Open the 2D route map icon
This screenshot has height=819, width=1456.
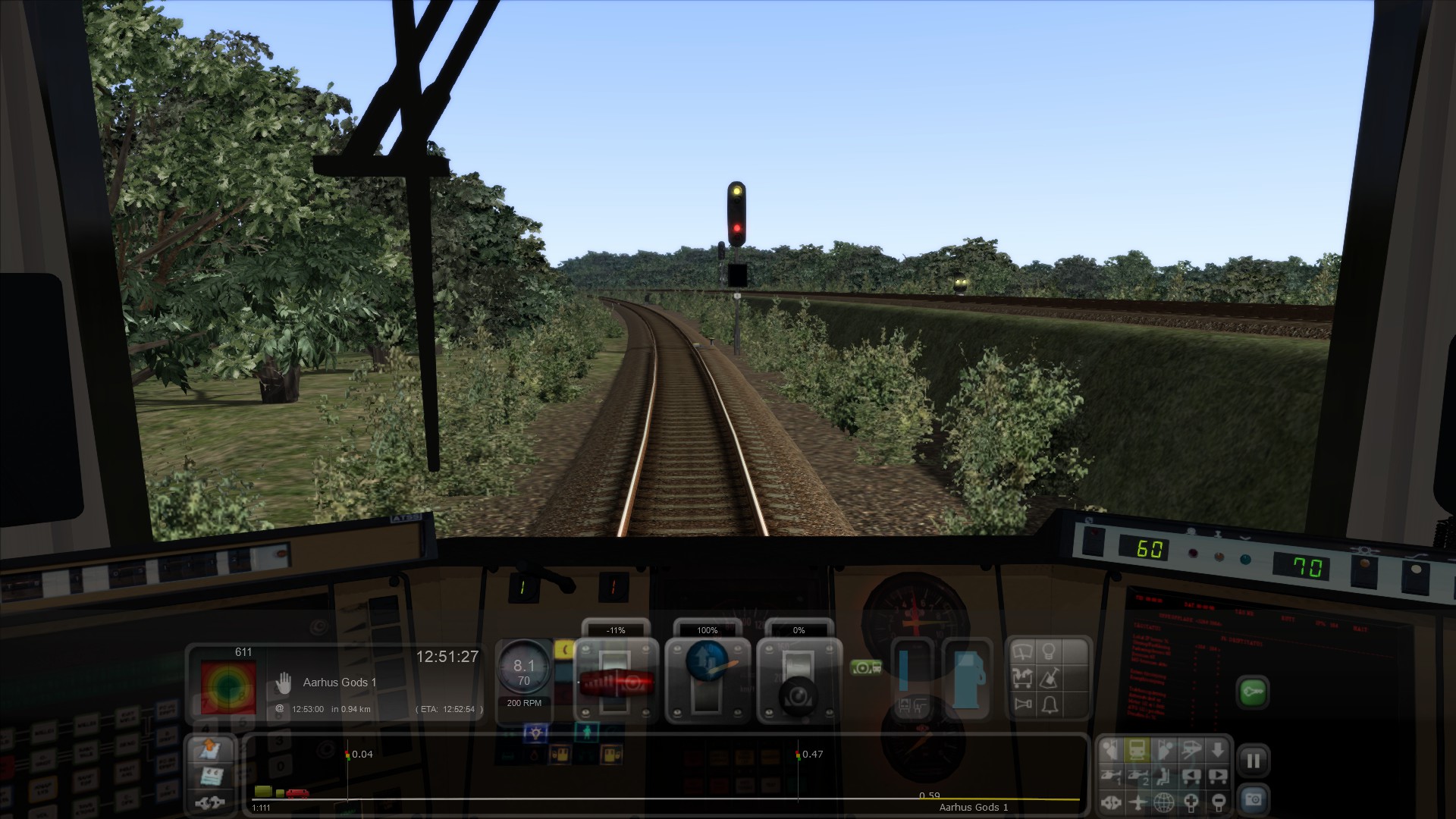pos(209,750)
